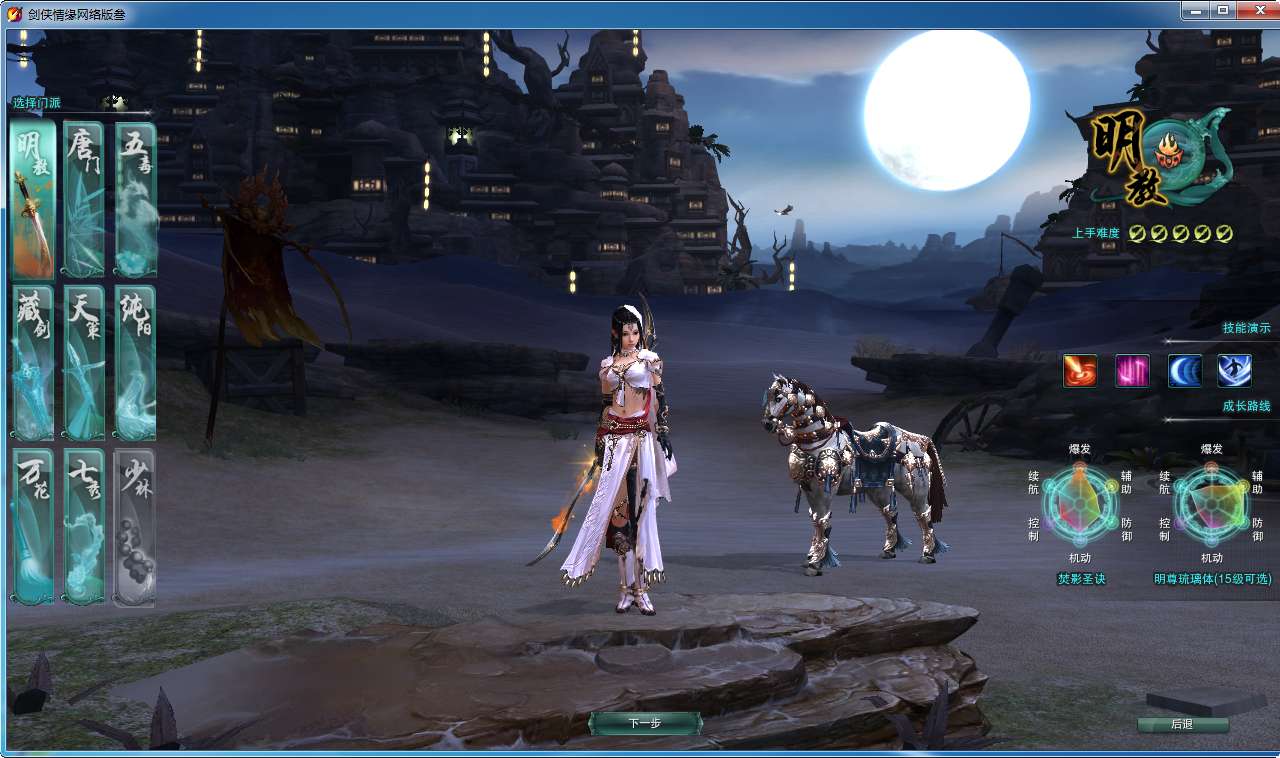The height and width of the screenshot is (758, 1280).
Task: Select the 万花 sect tile
Action: pos(33,527)
